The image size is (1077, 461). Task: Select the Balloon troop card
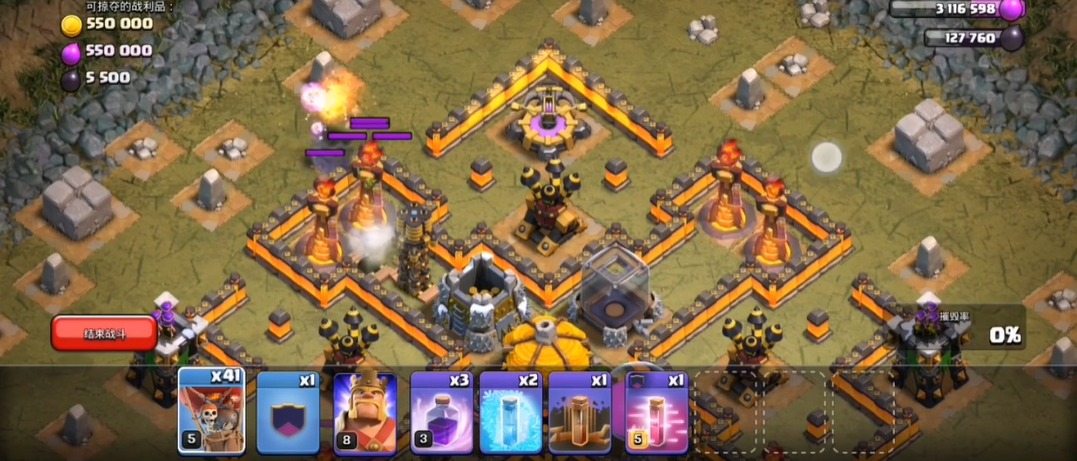211,412
